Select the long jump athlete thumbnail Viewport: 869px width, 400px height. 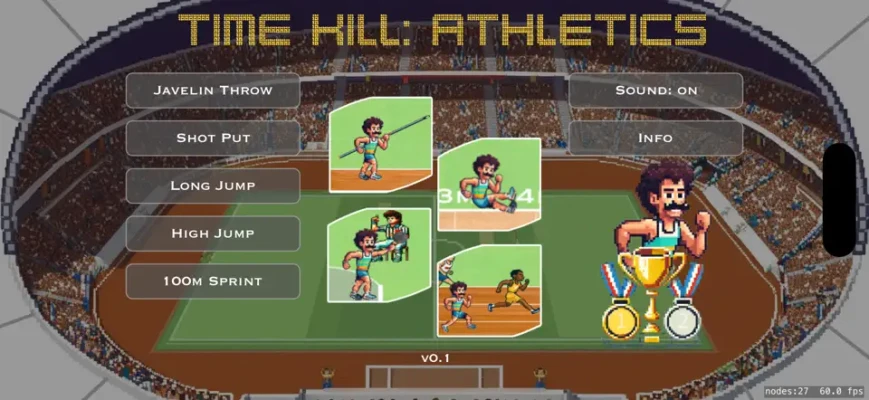[x=489, y=184]
